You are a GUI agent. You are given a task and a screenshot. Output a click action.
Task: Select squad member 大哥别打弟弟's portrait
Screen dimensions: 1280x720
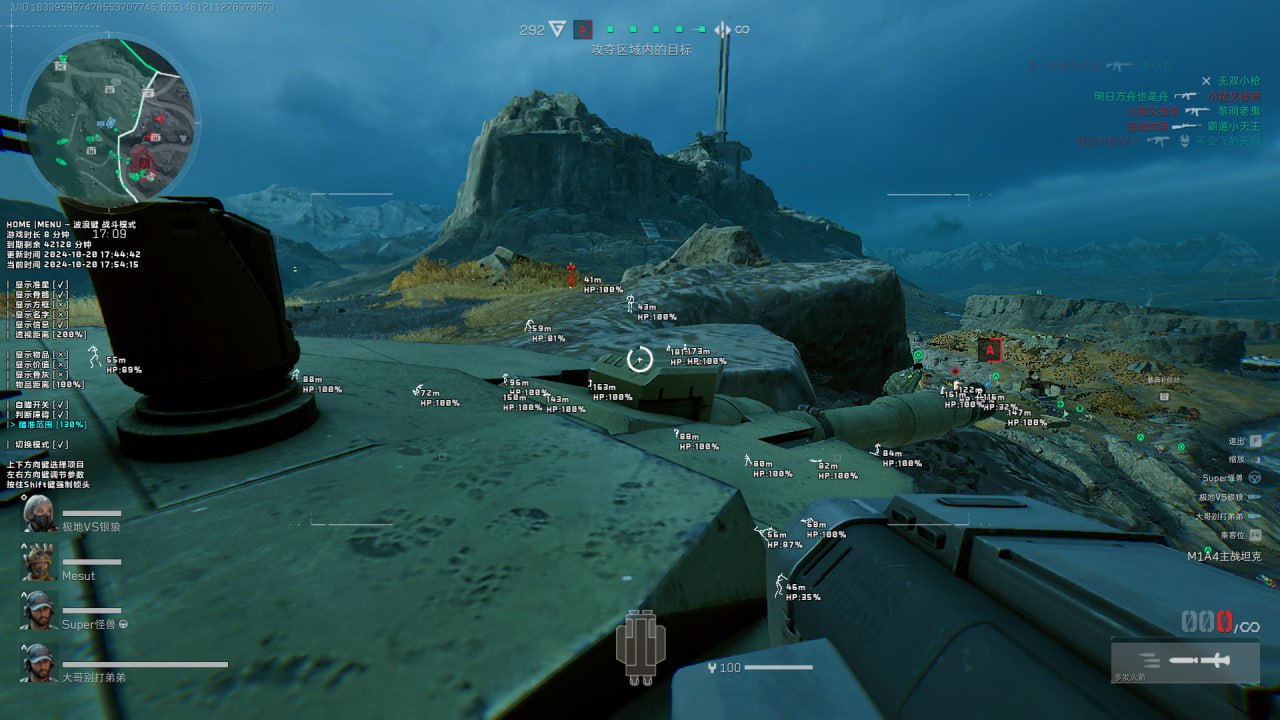pos(40,662)
